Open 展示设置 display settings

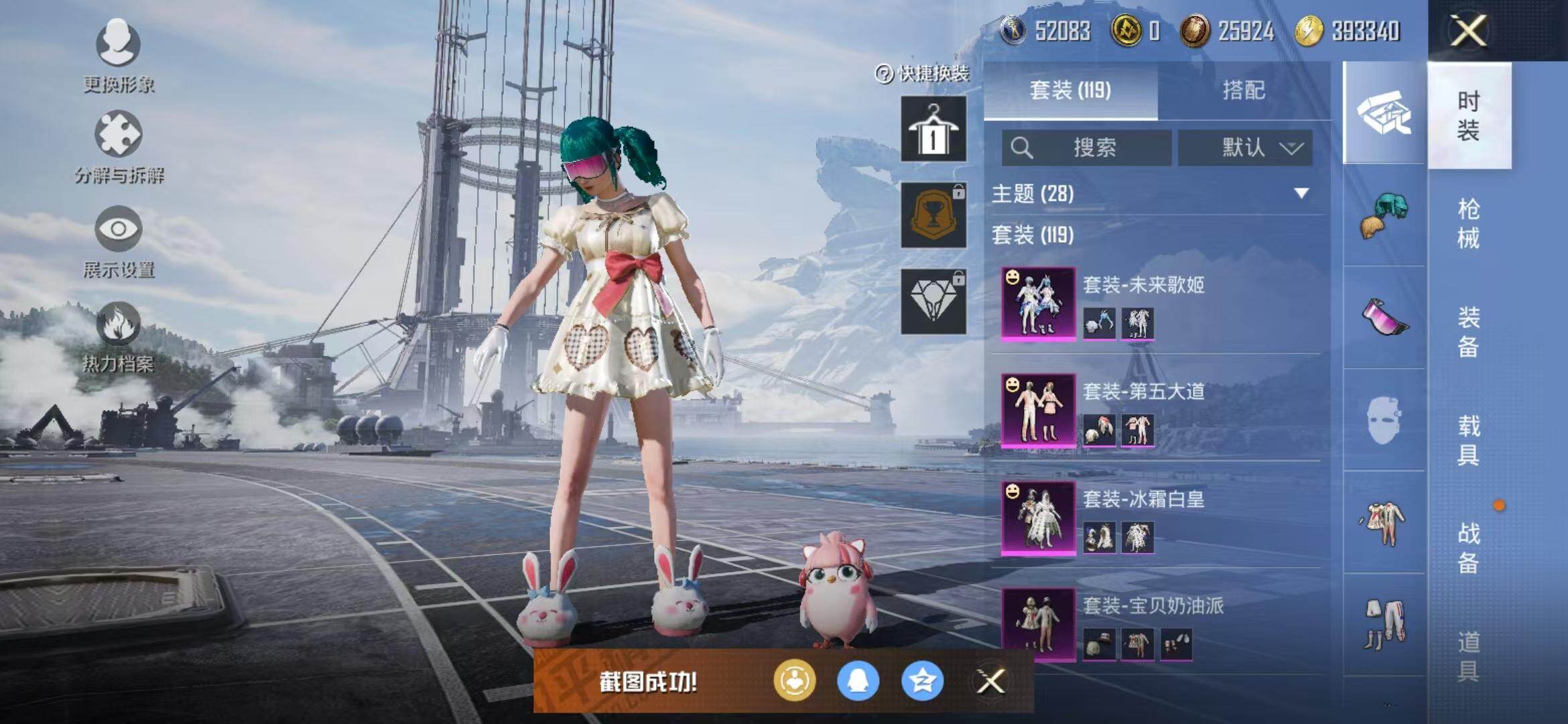pos(118,241)
